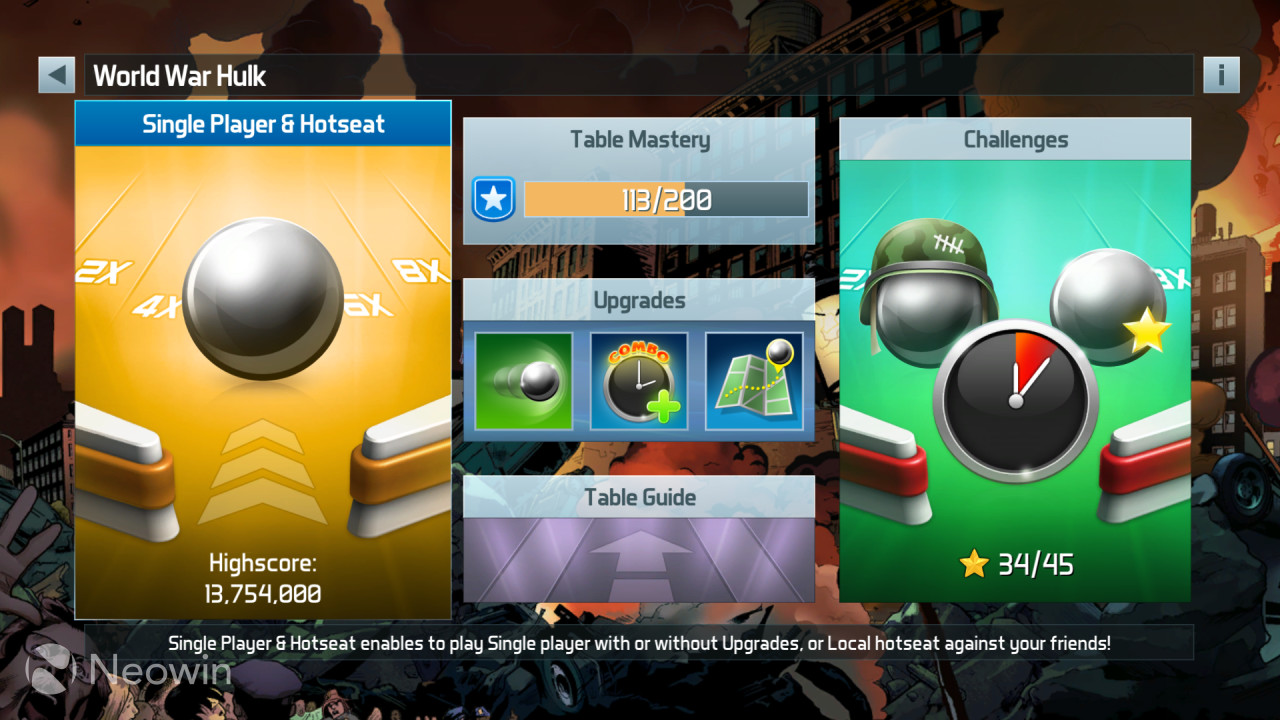The image size is (1280, 720).
Task: Click the back navigation arrow
Action: [x=56, y=74]
